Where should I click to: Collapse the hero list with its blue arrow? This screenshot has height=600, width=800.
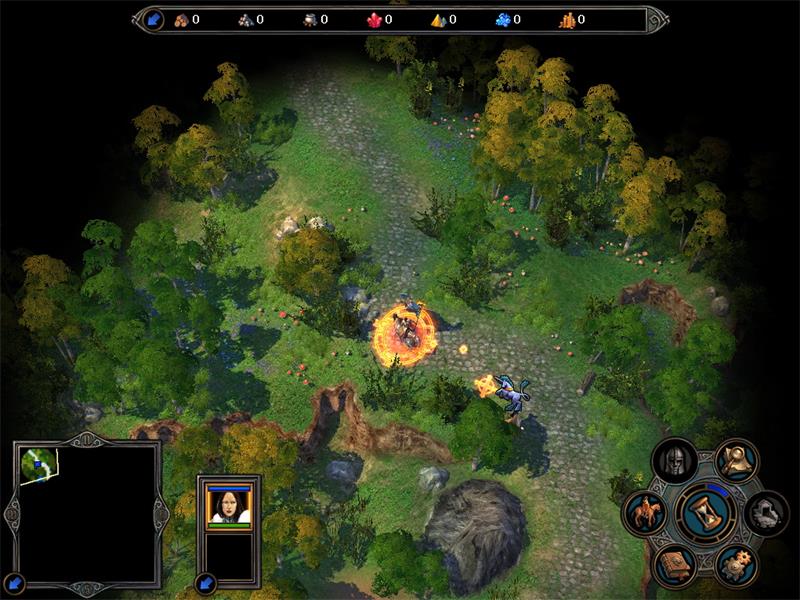point(206,581)
